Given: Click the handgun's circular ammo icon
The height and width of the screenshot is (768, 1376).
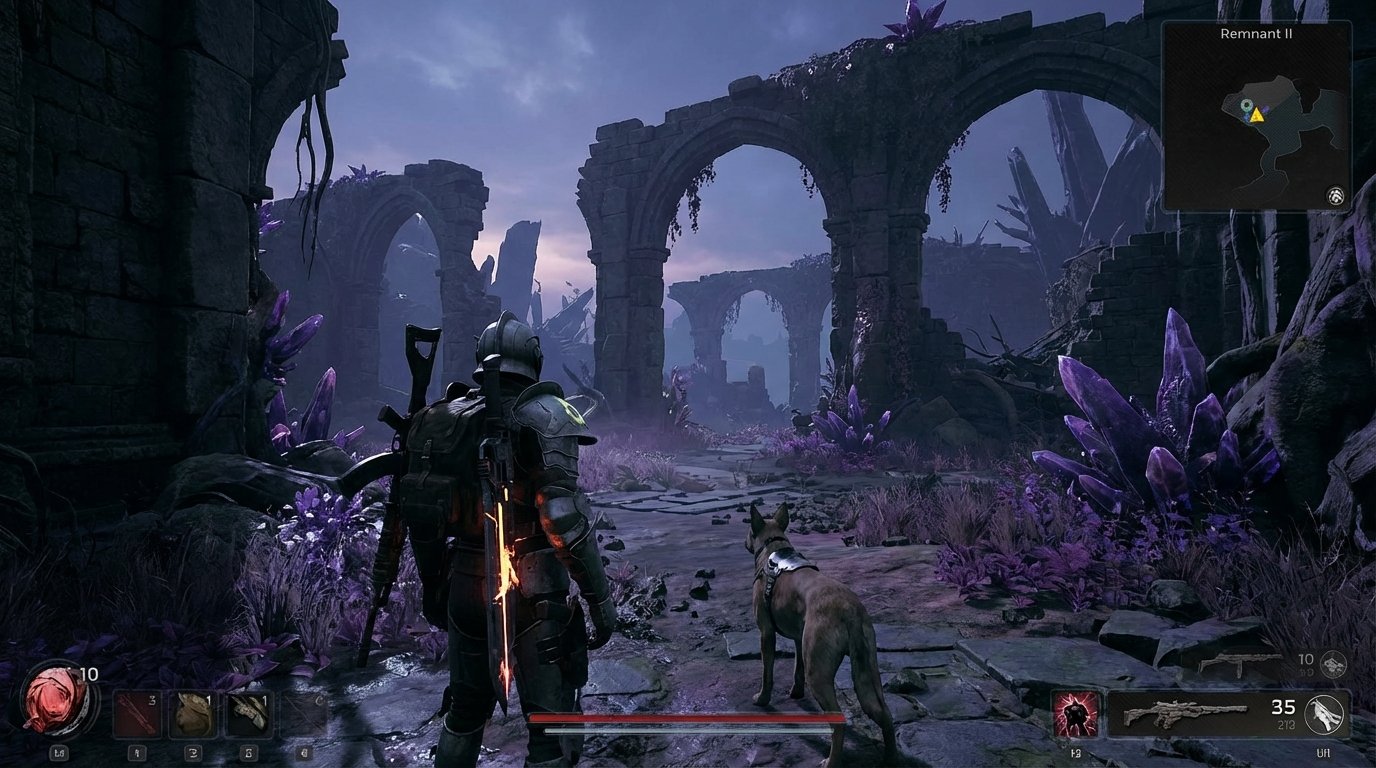Looking at the screenshot, I should point(1334,664).
